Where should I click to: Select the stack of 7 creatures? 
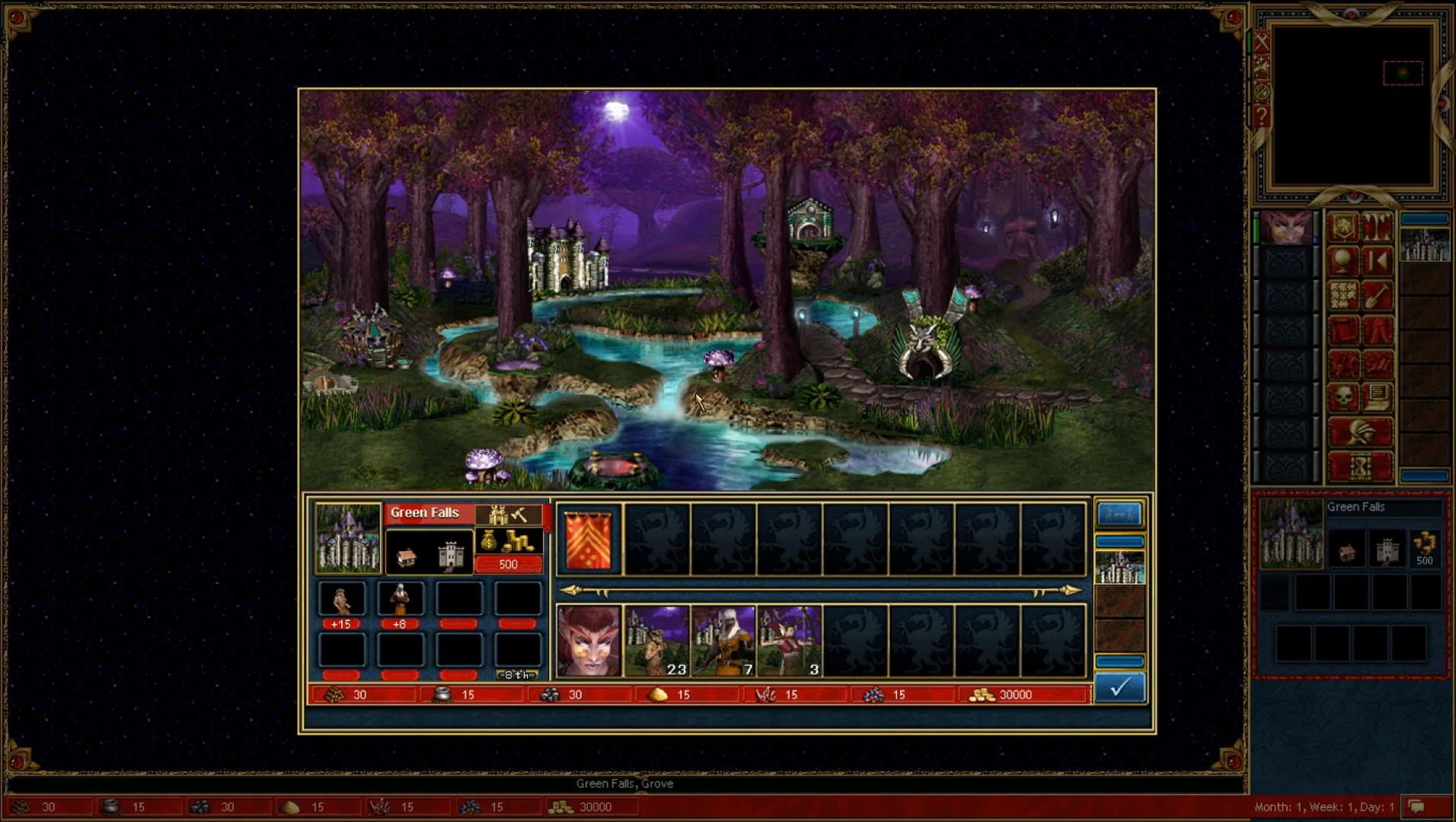pyautogui.click(x=723, y=642)
